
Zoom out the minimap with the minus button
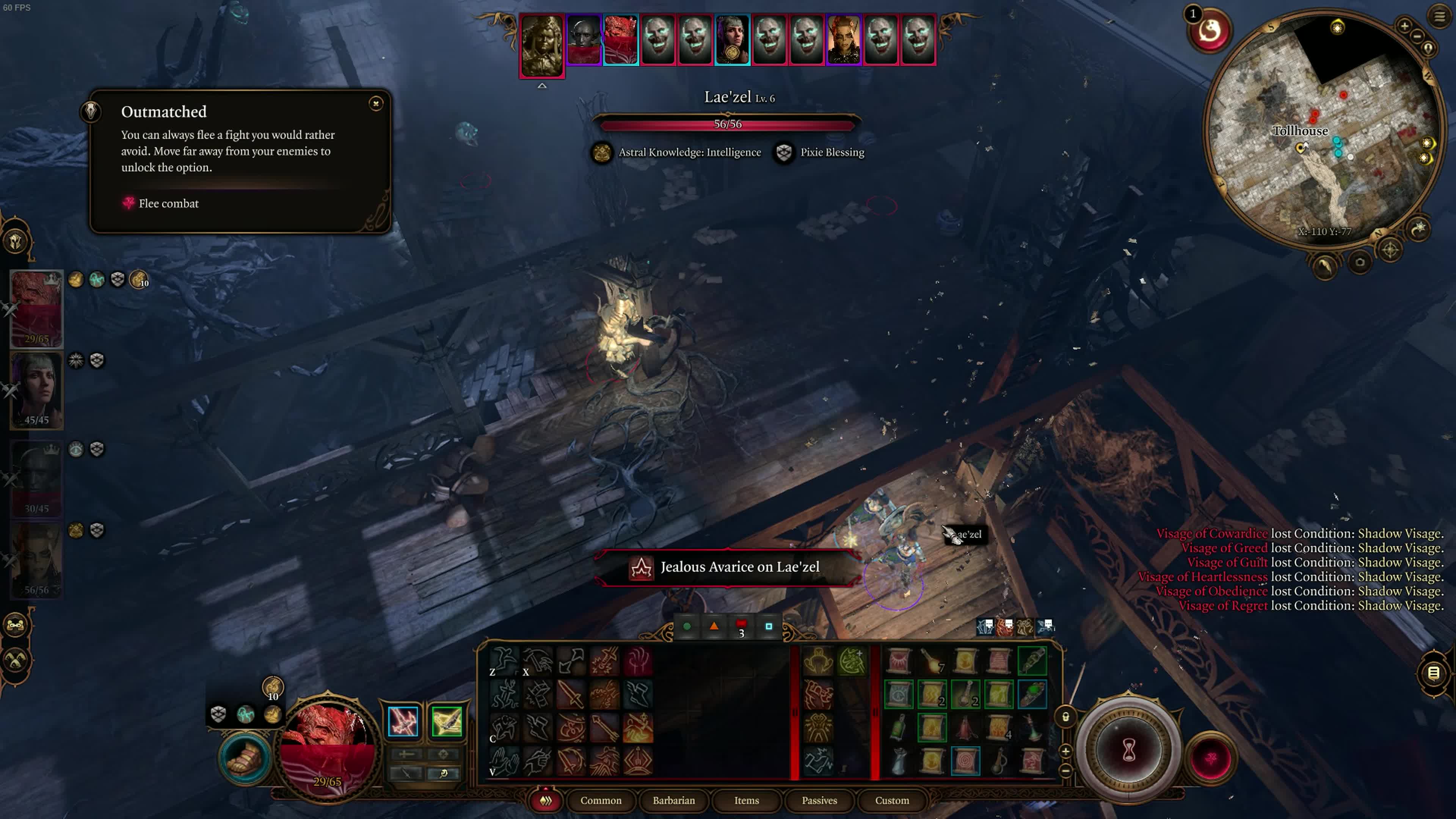1417,36
